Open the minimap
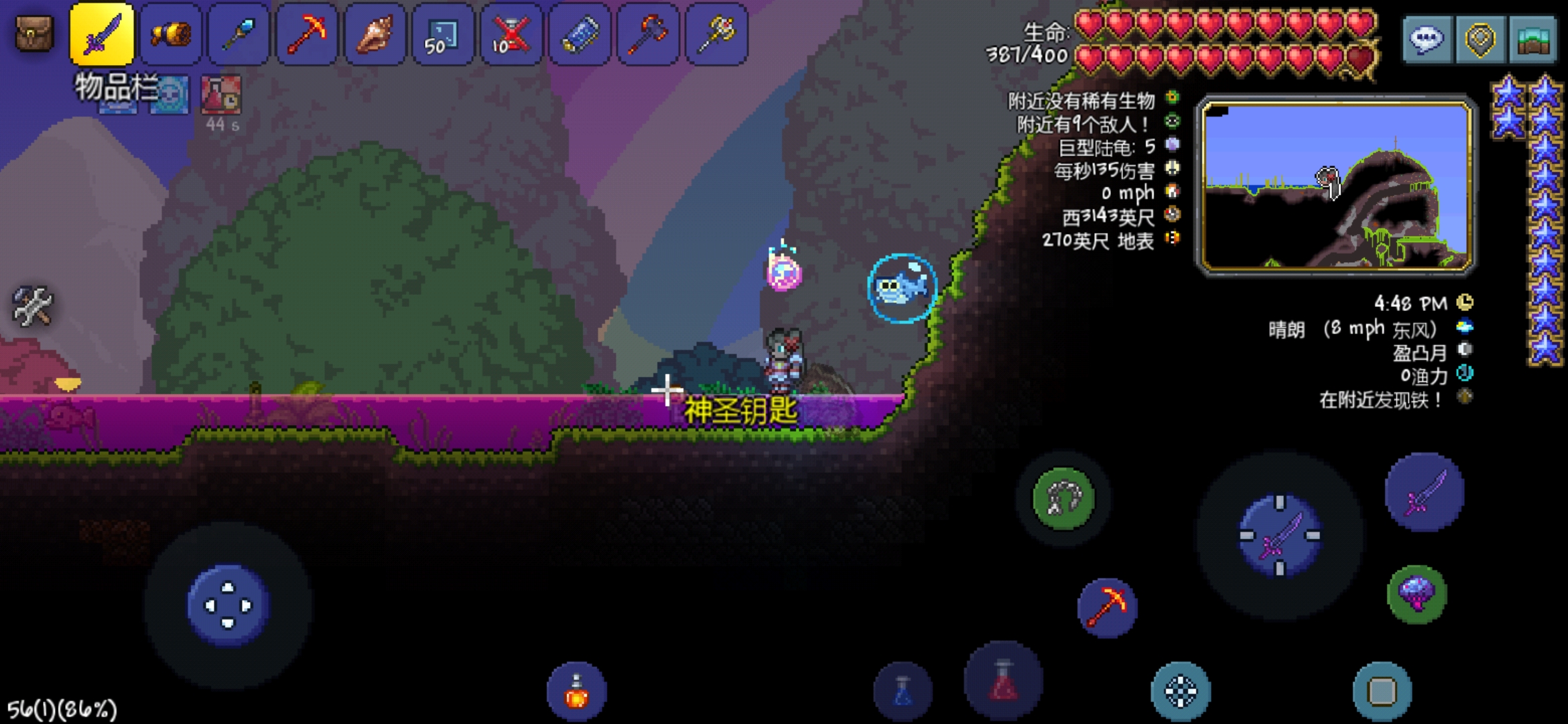Screen dimensions: 1568x724 pos(1337,186)
